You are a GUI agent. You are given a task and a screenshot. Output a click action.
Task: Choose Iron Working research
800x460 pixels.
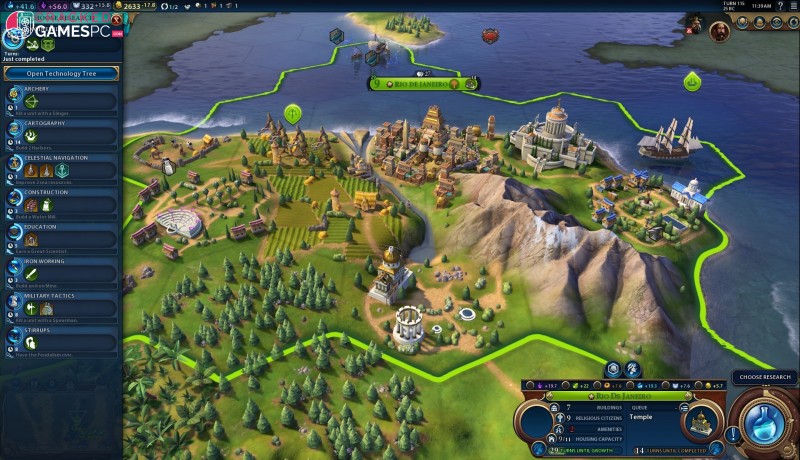click(x=61, y=269)
